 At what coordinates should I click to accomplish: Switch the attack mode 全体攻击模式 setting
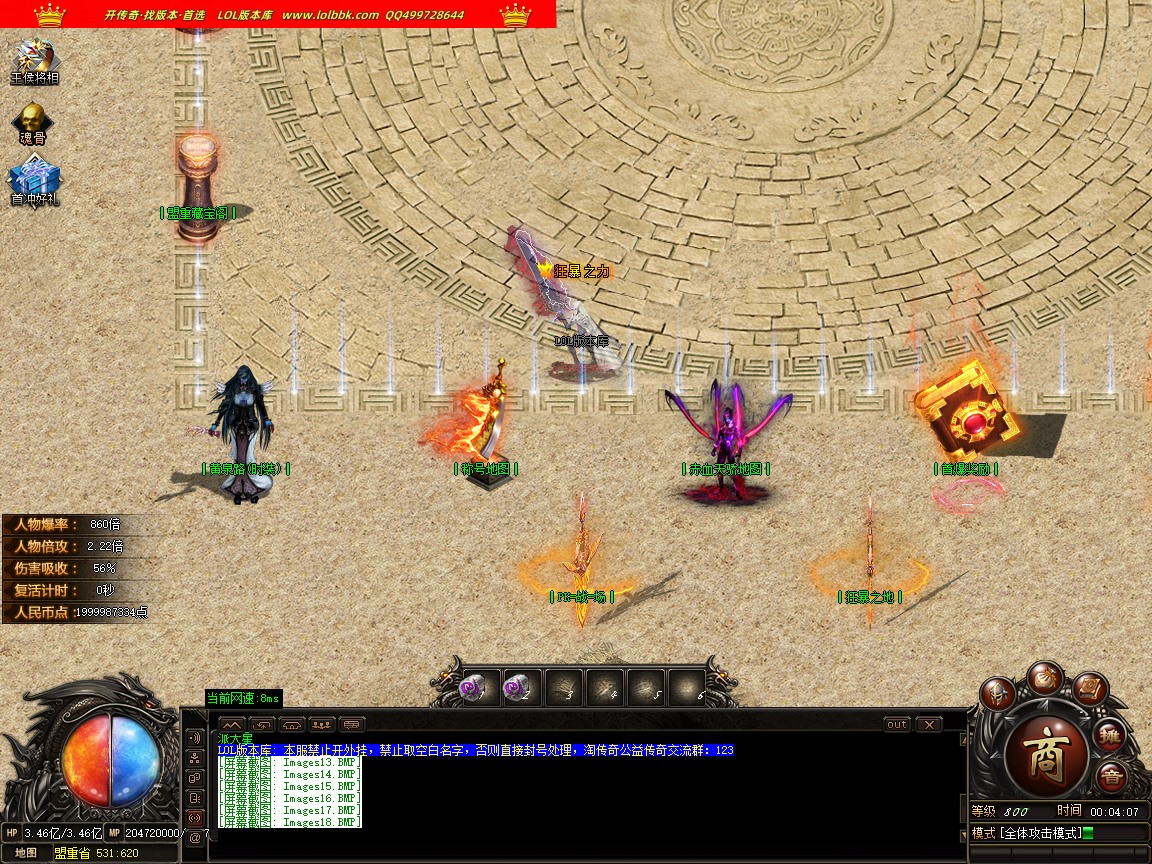tap(1030, 833)
